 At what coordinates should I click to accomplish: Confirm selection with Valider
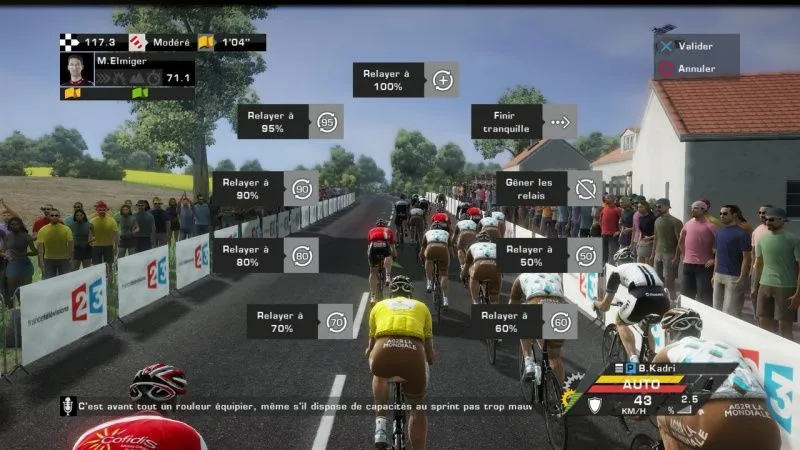pyautogui.click(x=695, y=46)
